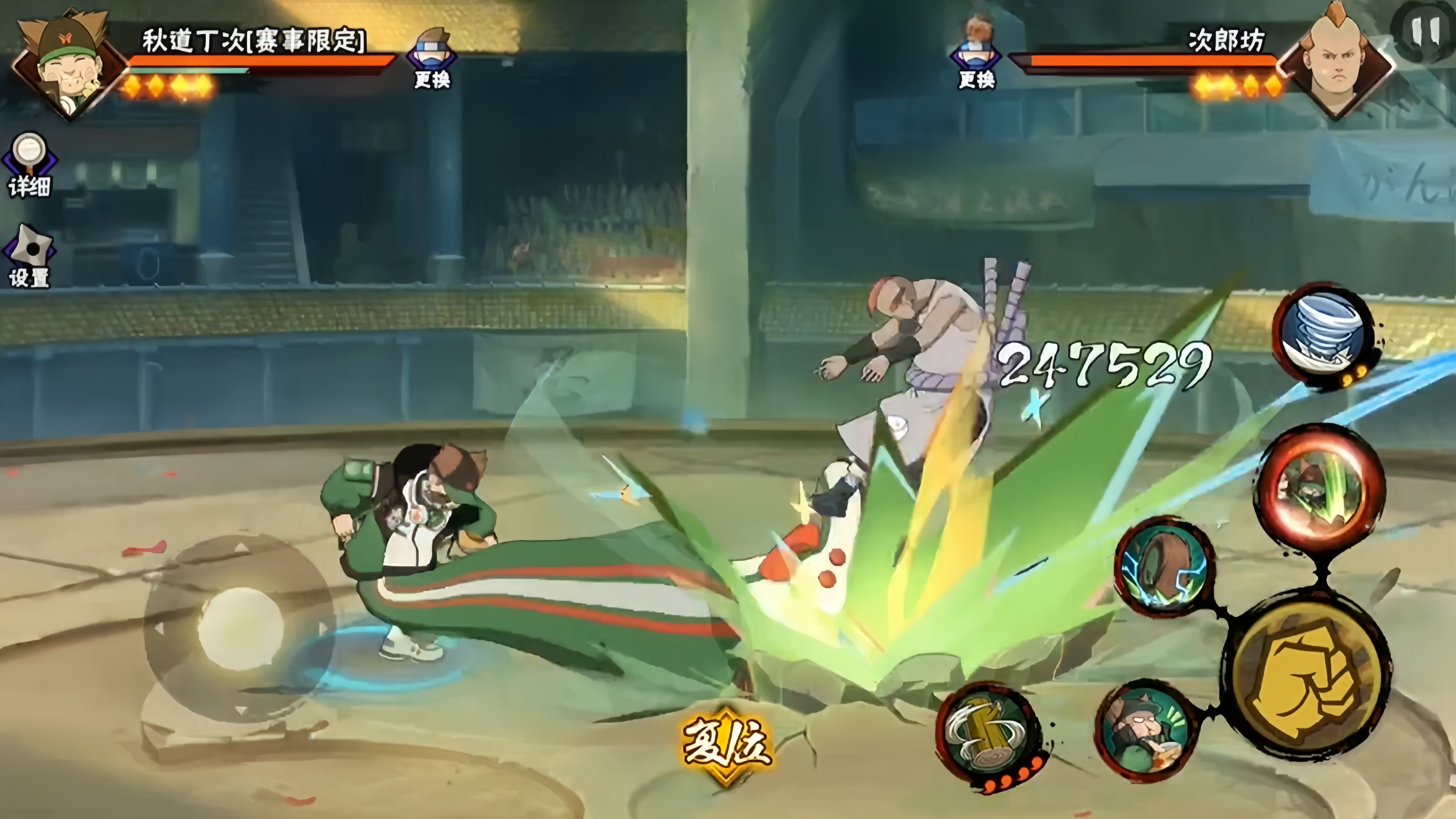Use the lightning rolling boulder skill
Viewport: 1456px width, 819px height.
coord(1164,566)
